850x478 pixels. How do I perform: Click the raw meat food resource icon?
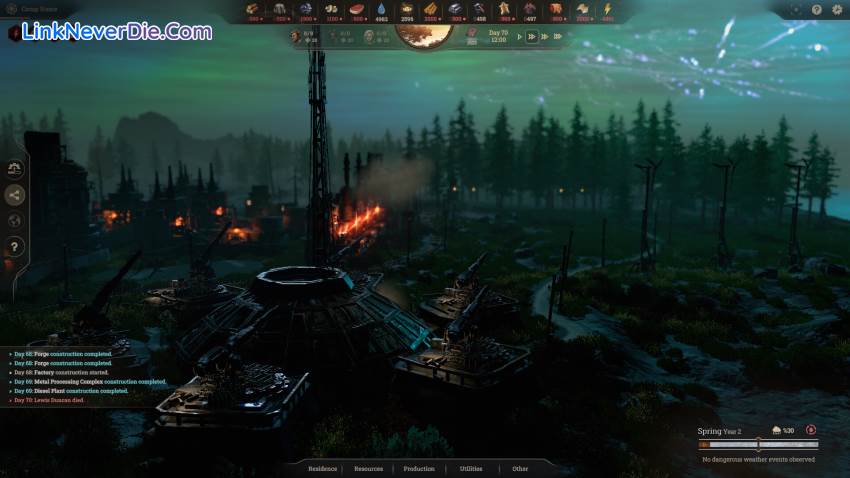(357, 9)
